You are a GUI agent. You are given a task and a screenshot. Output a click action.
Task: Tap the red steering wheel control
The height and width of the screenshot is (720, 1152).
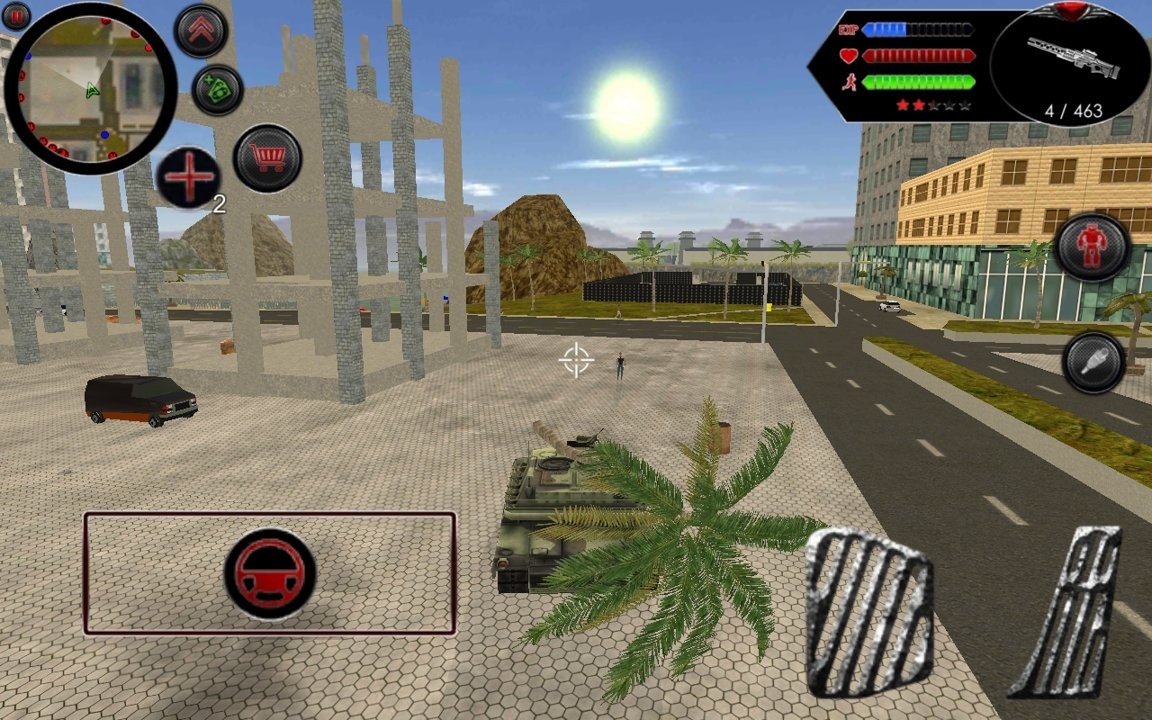(x=270, y=575)
